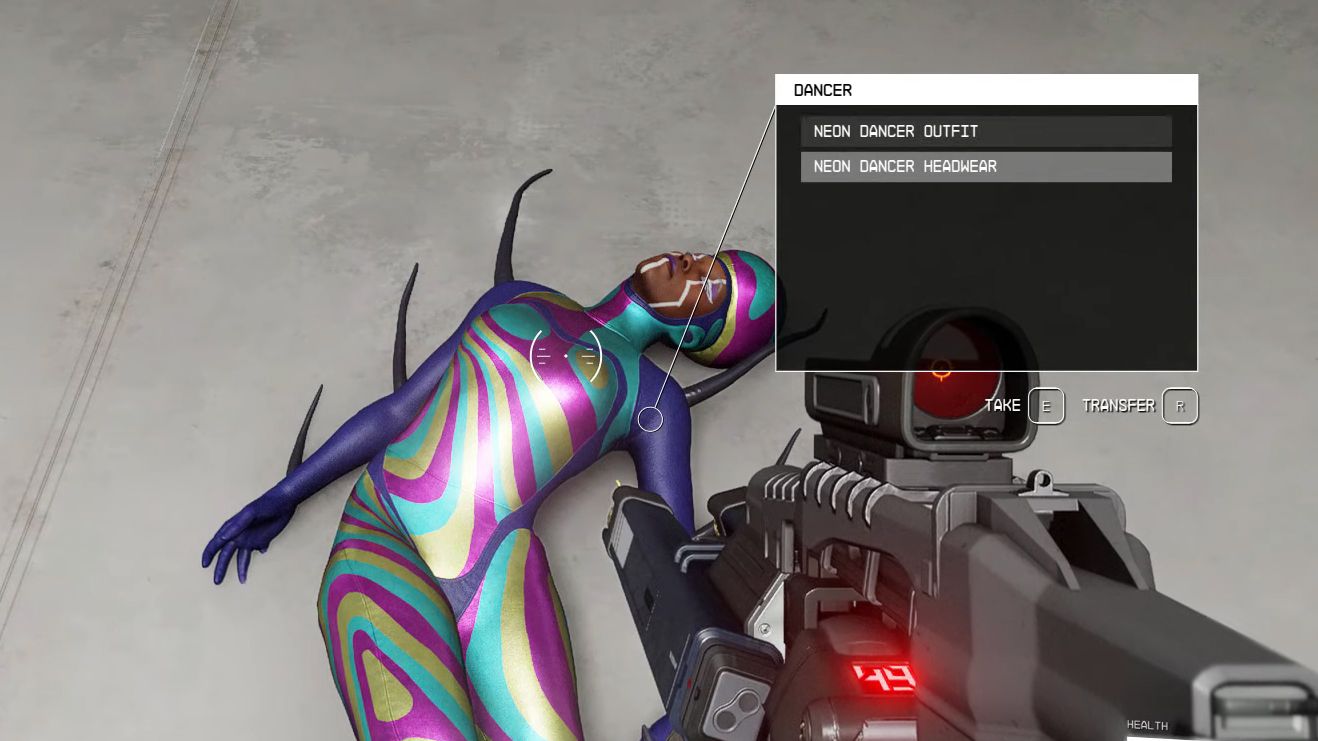Click the DANCER panel header

822,90
